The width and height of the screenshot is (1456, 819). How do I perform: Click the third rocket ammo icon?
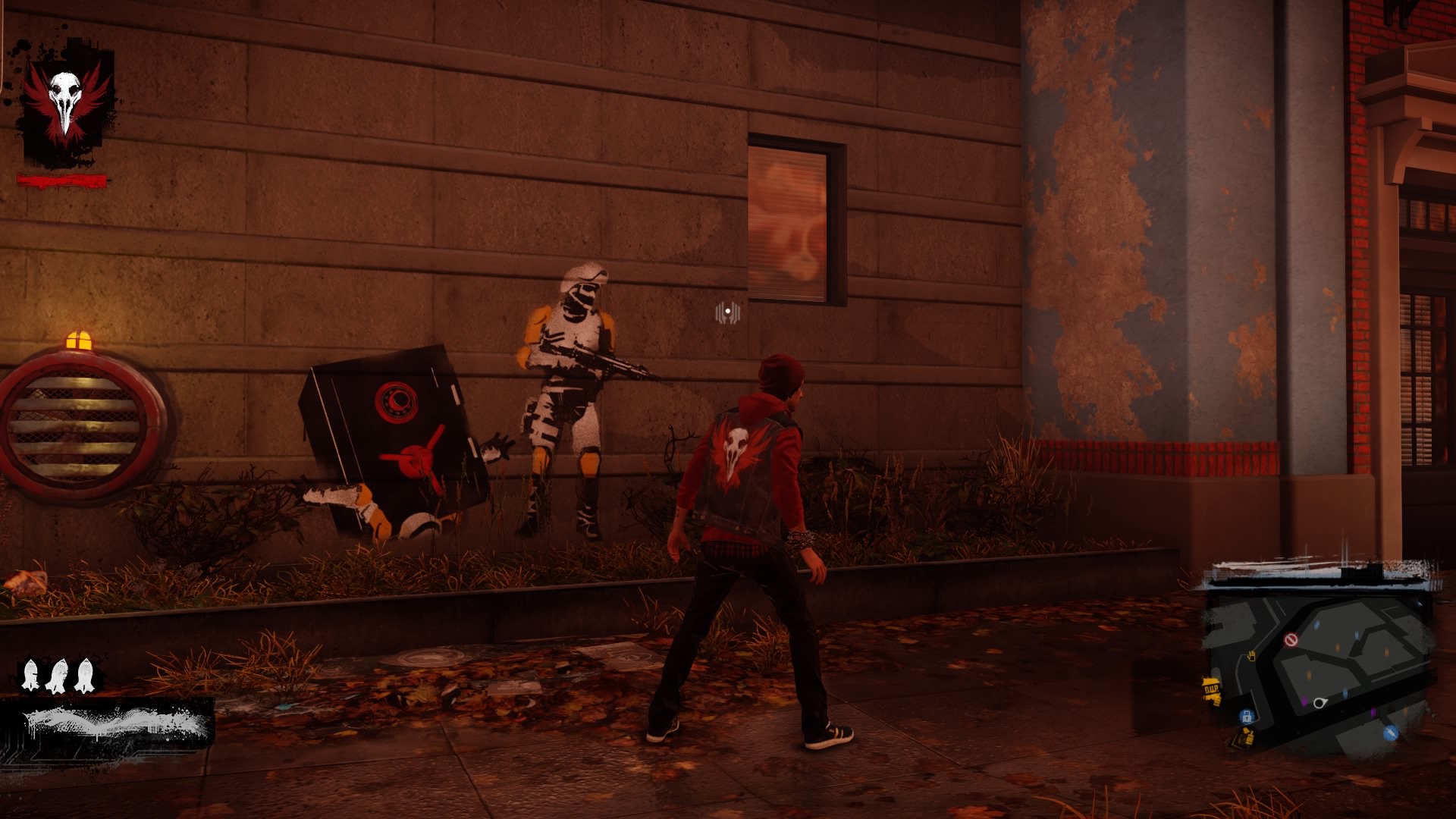click(x=83, y=675)
